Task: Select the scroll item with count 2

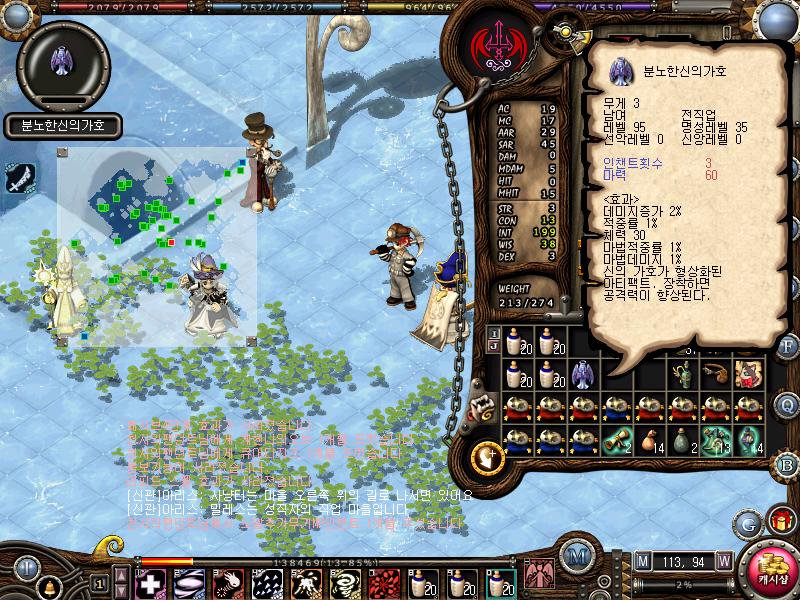Action: click(x=617, y=440)
